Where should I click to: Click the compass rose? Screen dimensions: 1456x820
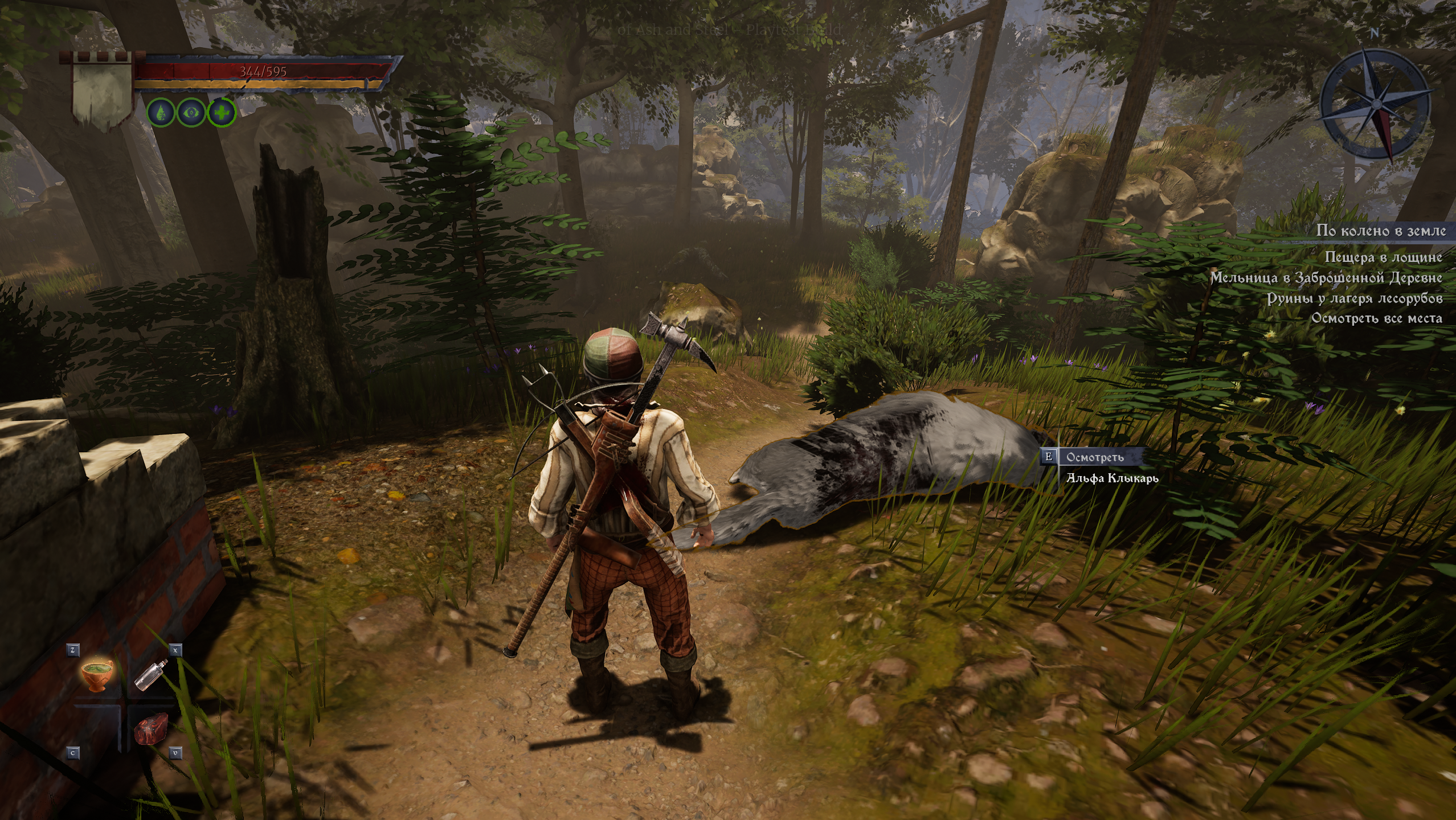1375,105
